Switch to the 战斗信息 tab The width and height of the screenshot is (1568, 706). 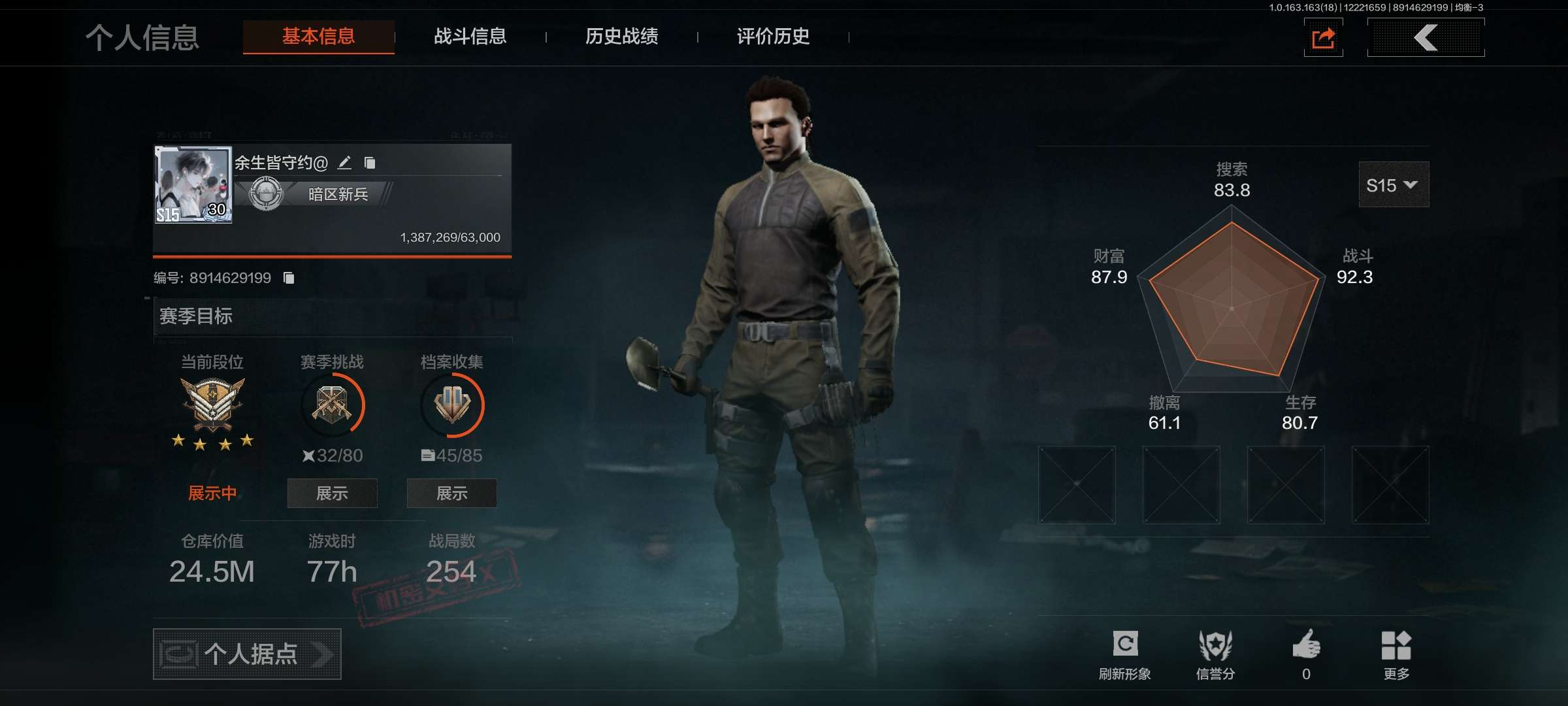tap(470, 37)
